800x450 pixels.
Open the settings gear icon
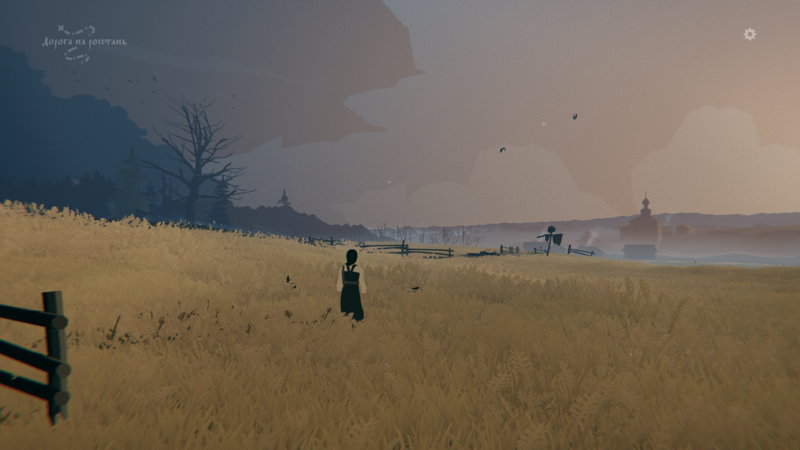(750, 34)
